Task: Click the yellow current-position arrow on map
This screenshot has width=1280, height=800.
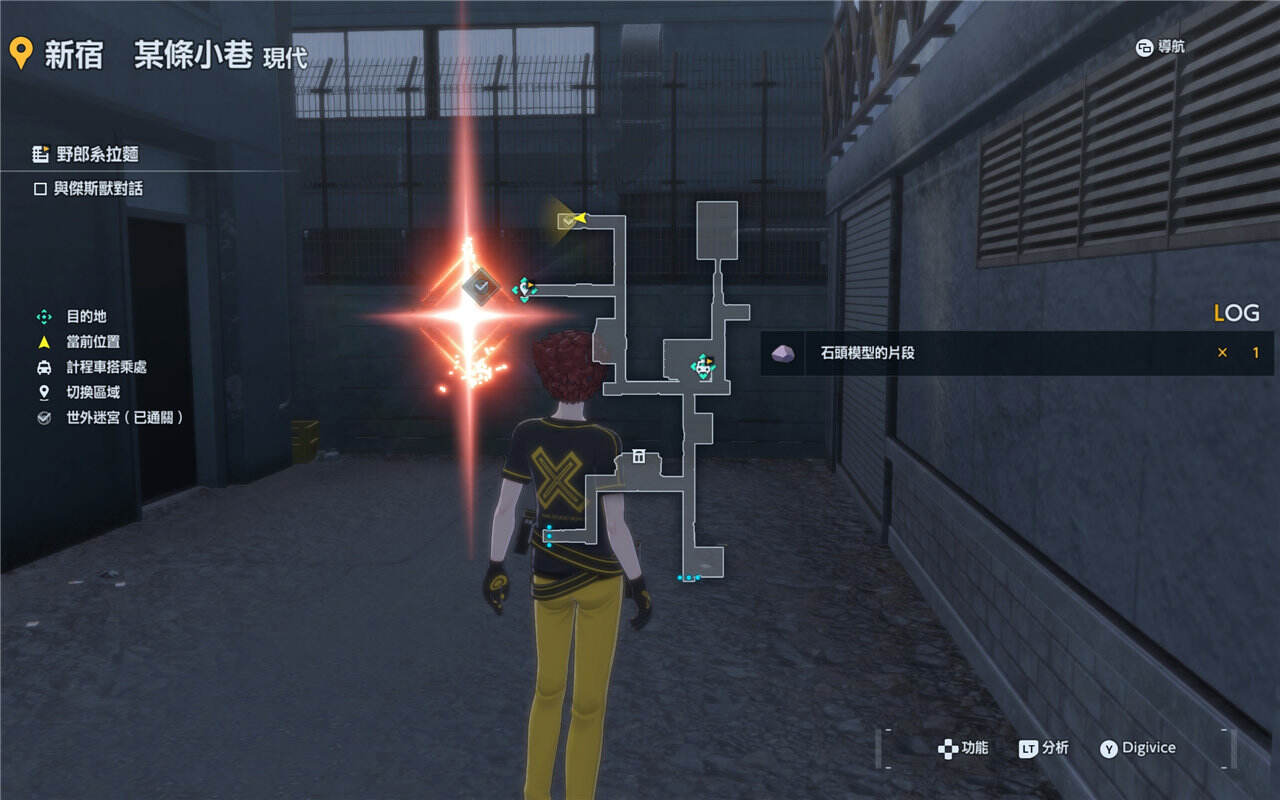Action: point(580,217)
